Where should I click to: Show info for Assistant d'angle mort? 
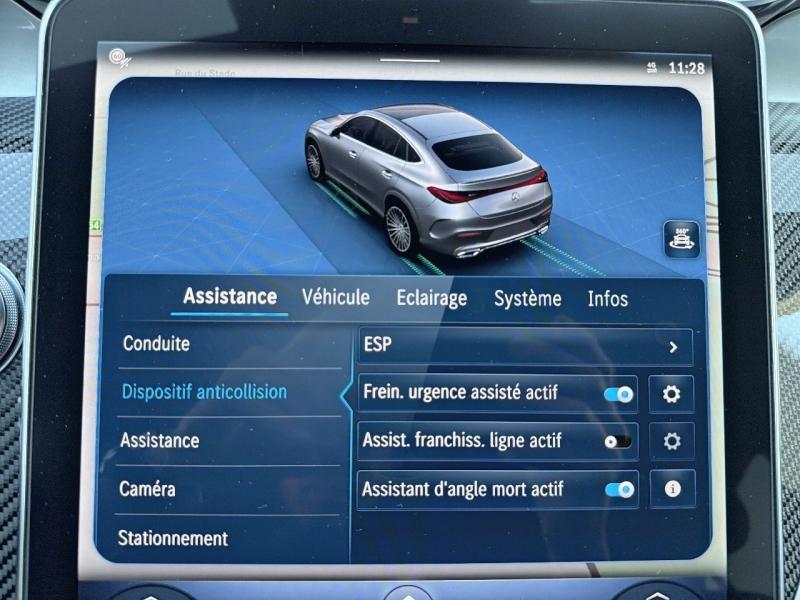pos(672,489)
